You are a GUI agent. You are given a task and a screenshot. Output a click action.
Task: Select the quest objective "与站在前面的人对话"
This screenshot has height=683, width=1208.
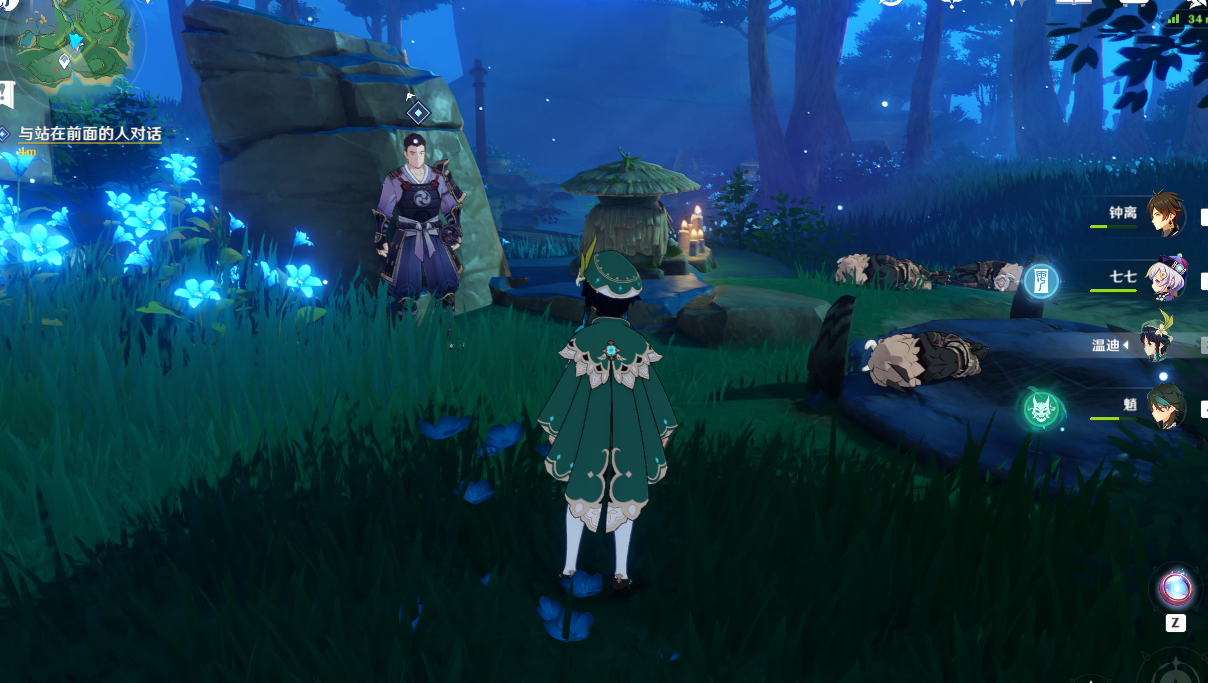click(90, 134)
